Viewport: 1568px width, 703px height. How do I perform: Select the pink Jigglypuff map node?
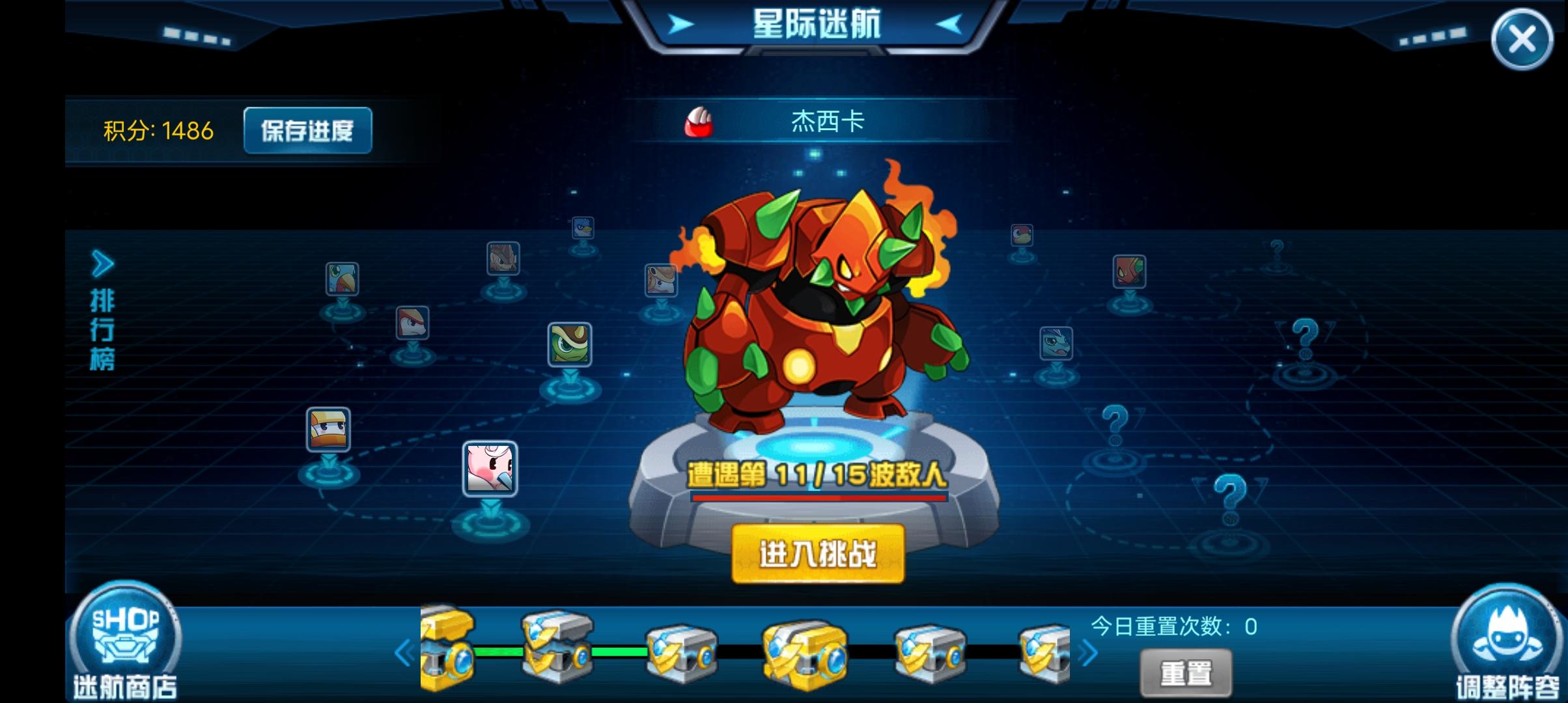coord(490,470)
